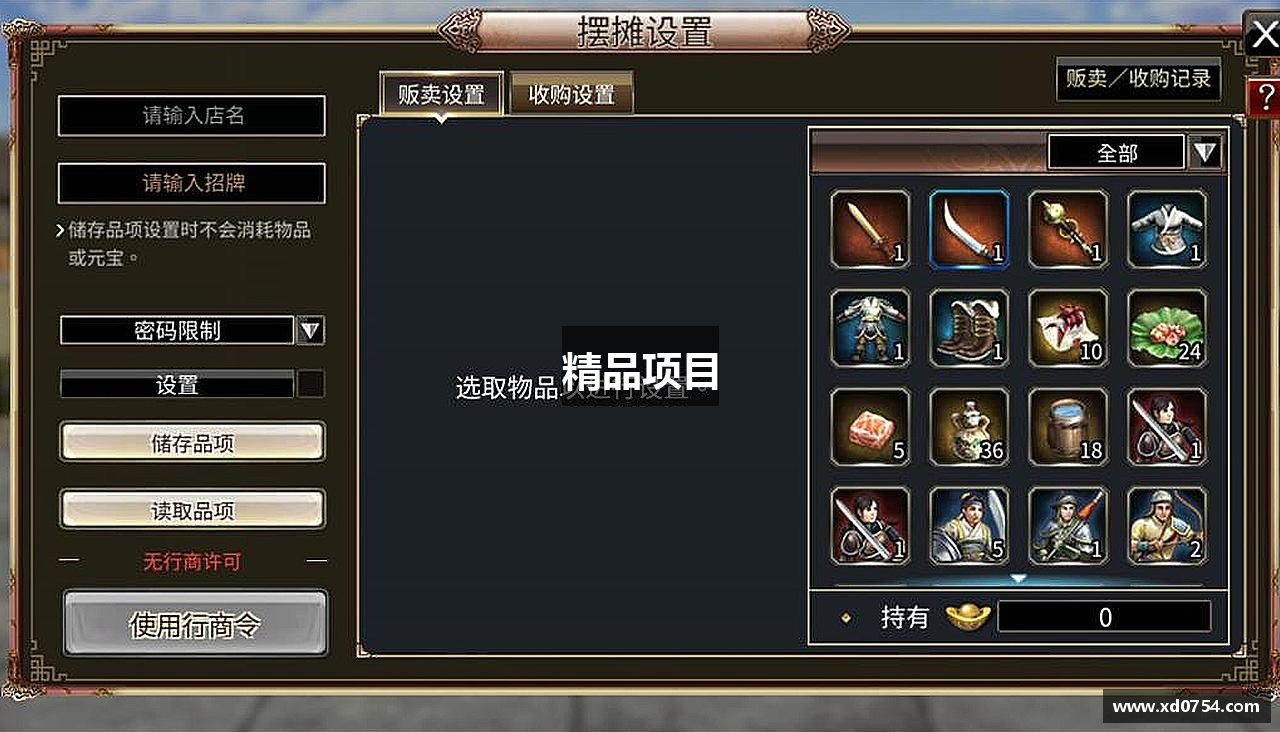Click the down arrow below the item grid

click(x=1019, y=576)
